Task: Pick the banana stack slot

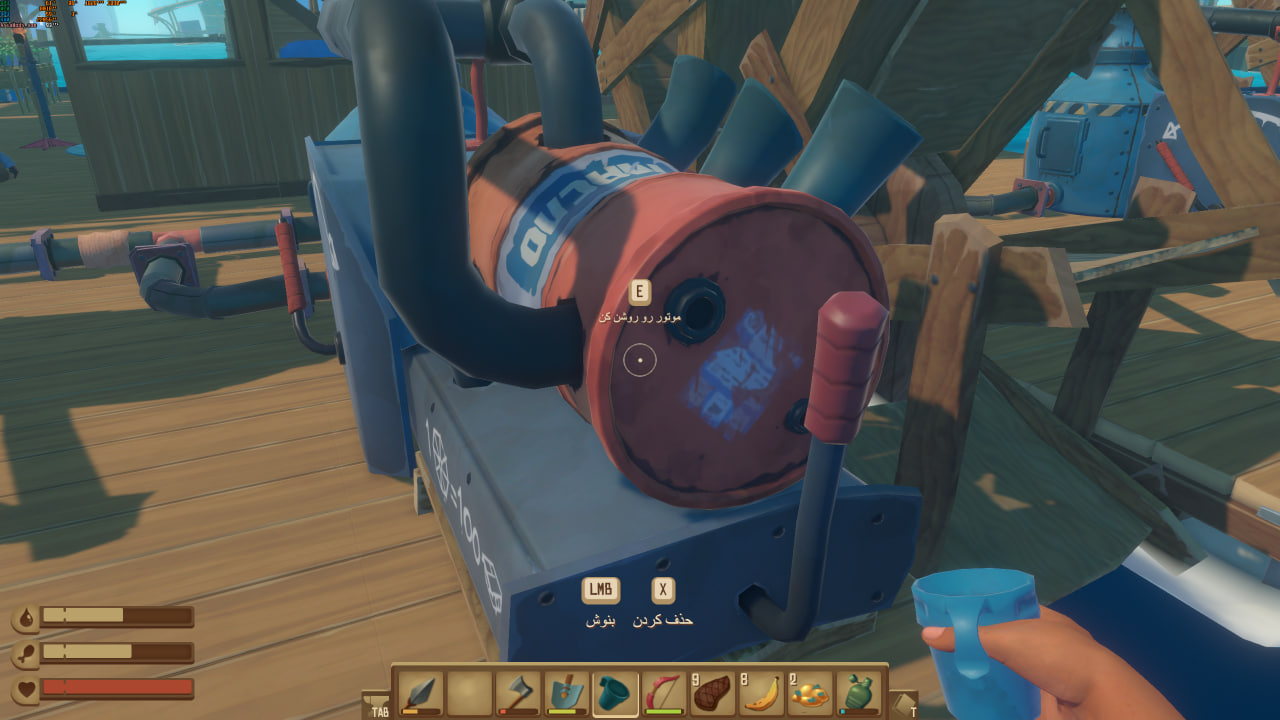Action: pyautogui.click(x=761, y=693)
